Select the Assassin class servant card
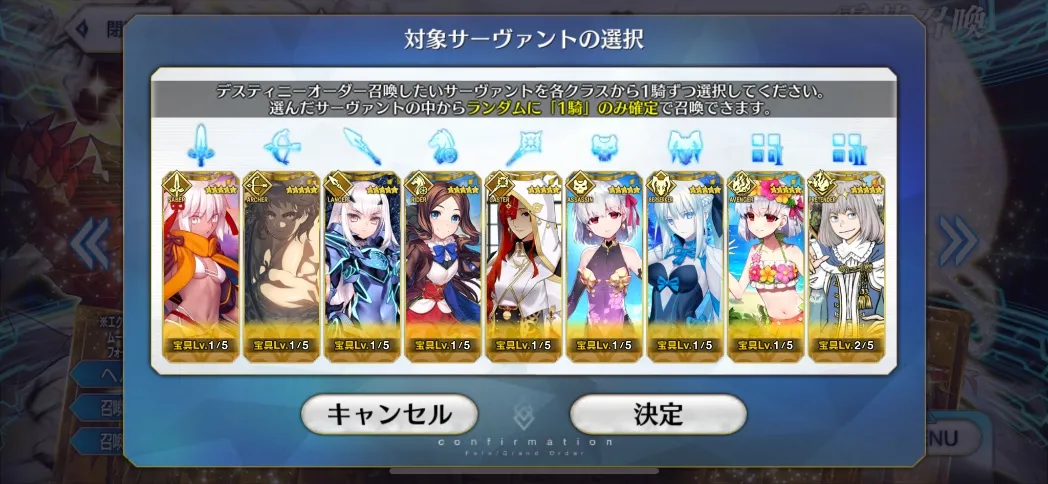Image resolution: width=1048 pixels, height=484 pixels. (605, 265)
